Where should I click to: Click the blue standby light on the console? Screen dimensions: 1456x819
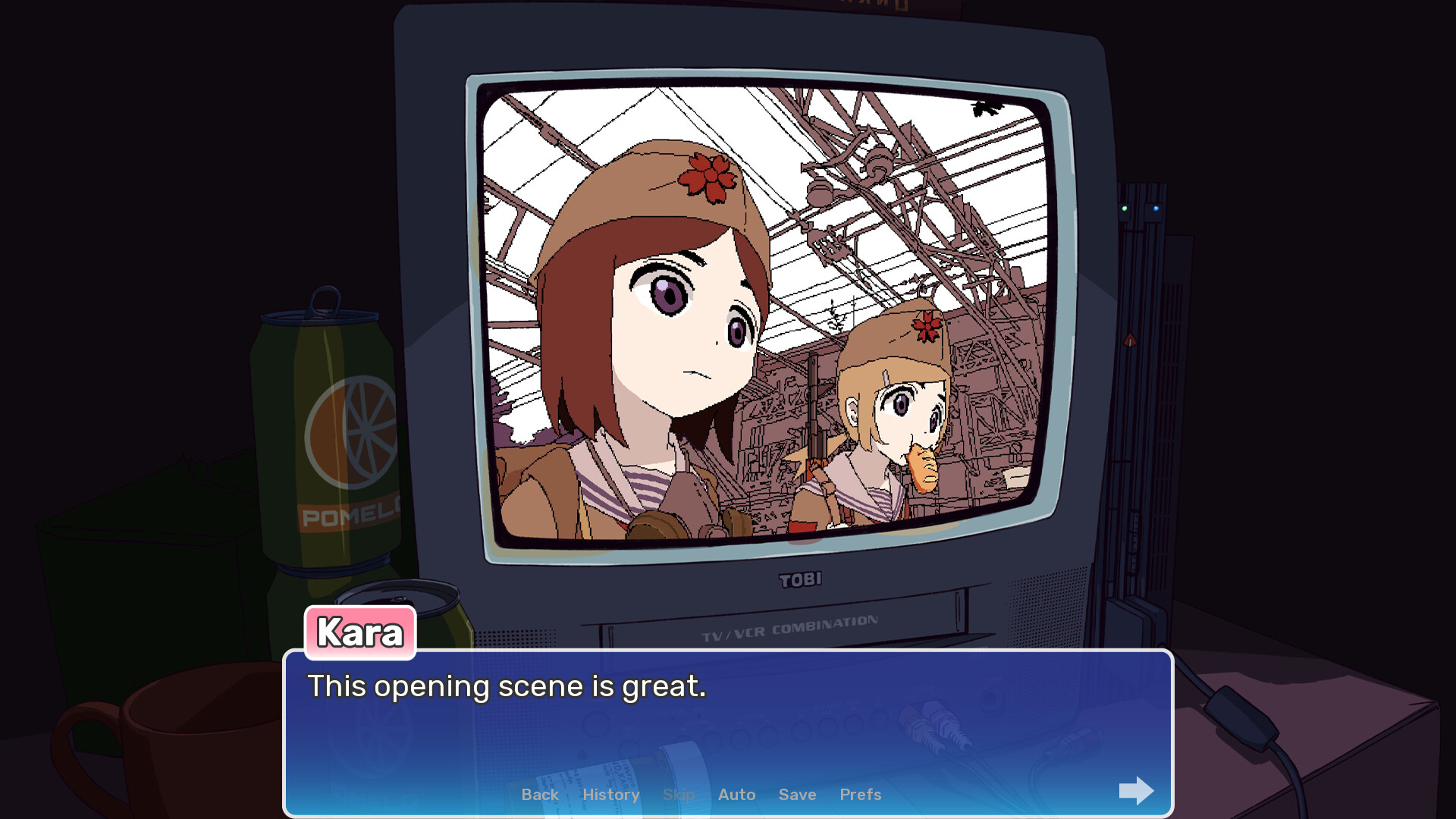(1155, 207)
